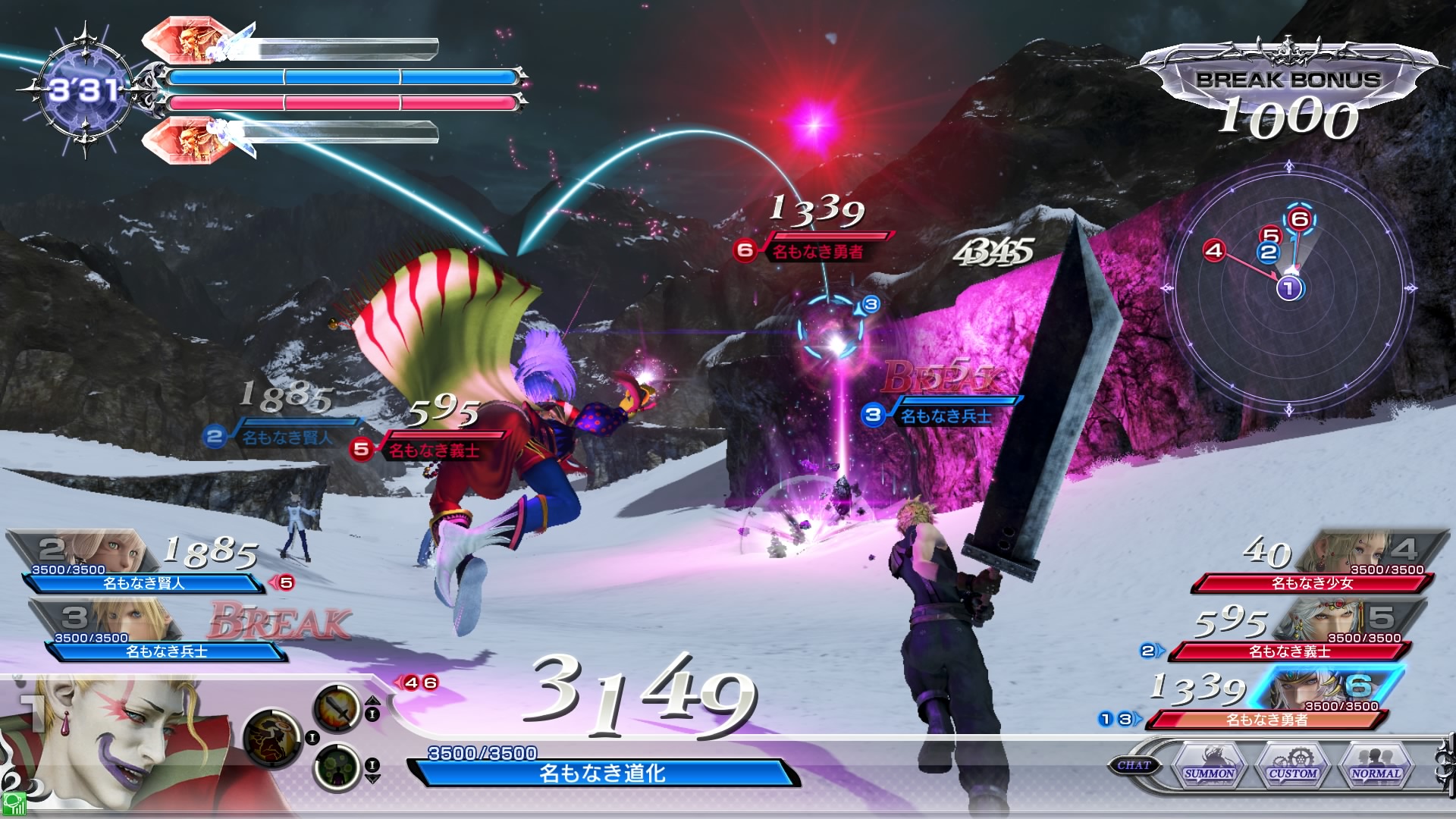Collapse skills with the downward arrow stepper
The image size is (1456, 819).
[x=373, y=778]
